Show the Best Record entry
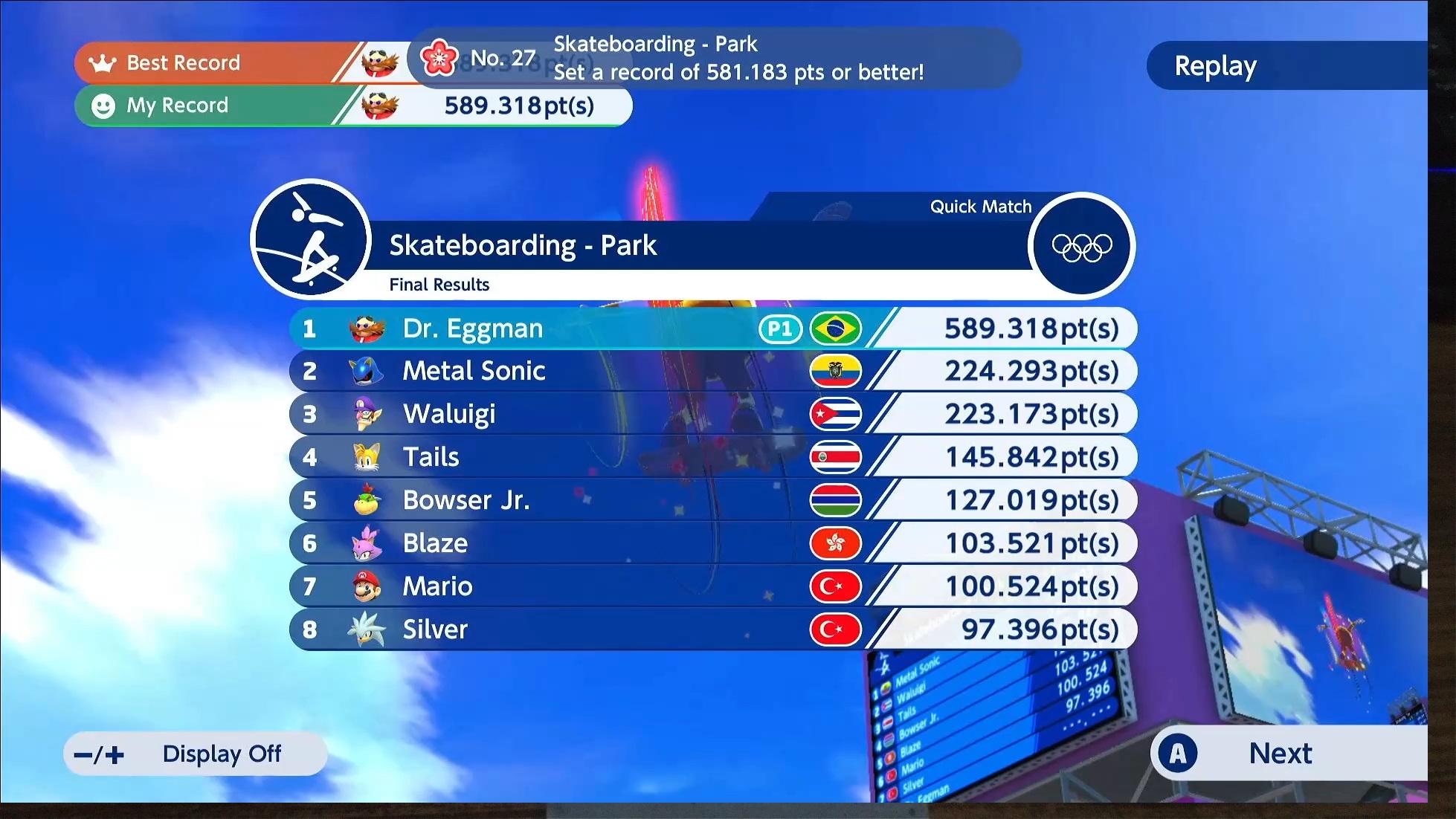This screenshot has height=819, width=1456. coord(223,63)
